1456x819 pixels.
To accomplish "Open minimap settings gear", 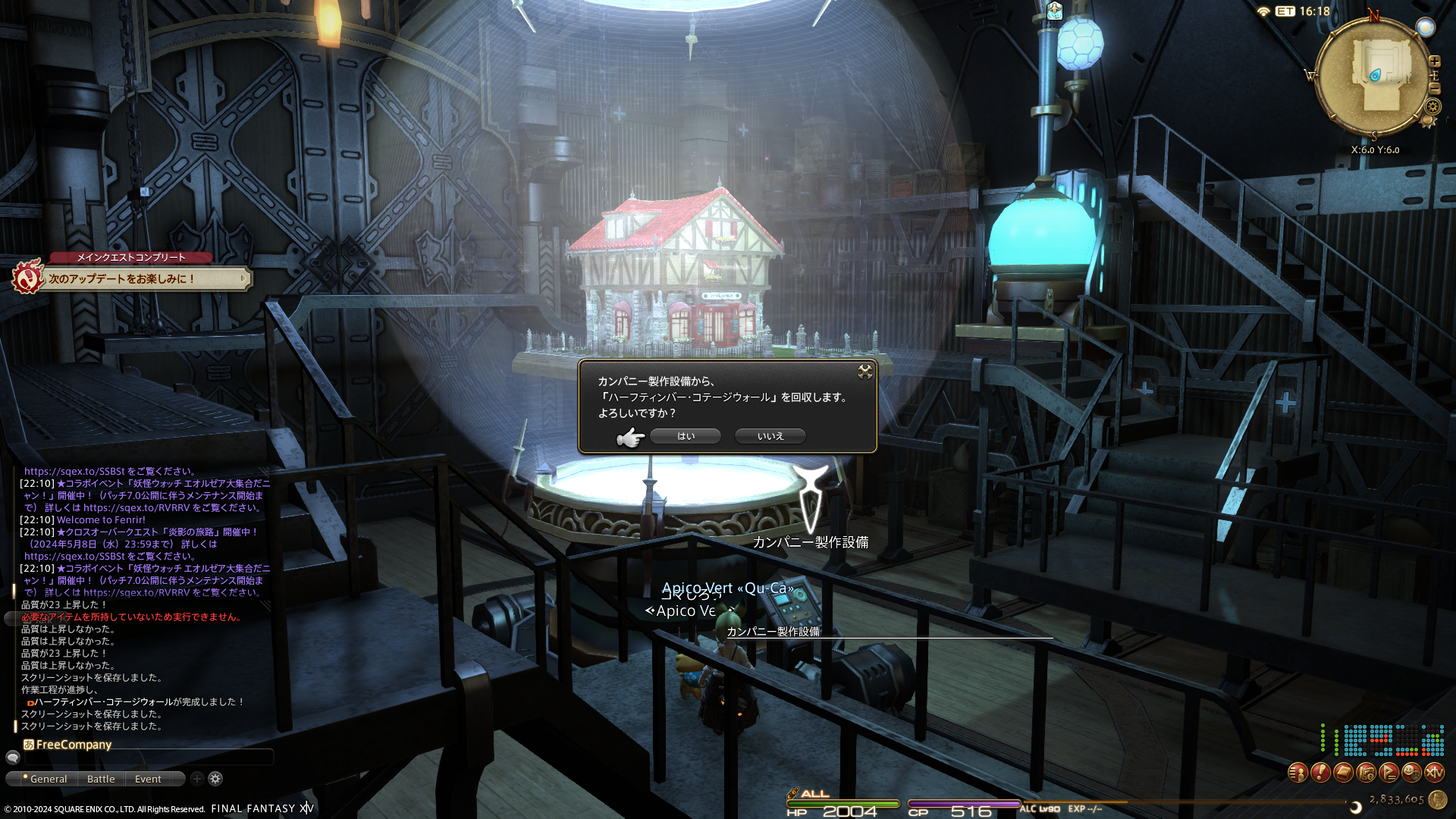I will click(1433, 106).
